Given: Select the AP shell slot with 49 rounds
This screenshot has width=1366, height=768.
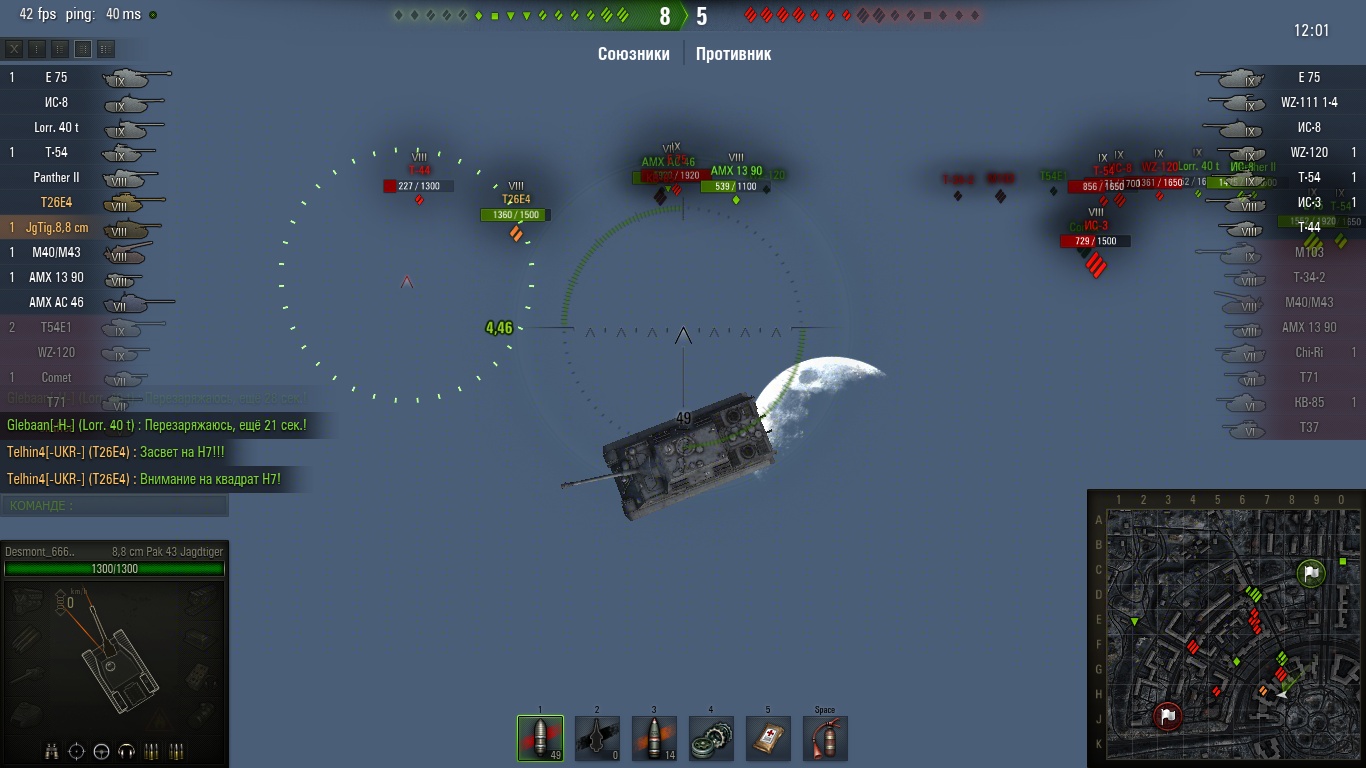Looking at the screenshot, I should pos(540,738).
